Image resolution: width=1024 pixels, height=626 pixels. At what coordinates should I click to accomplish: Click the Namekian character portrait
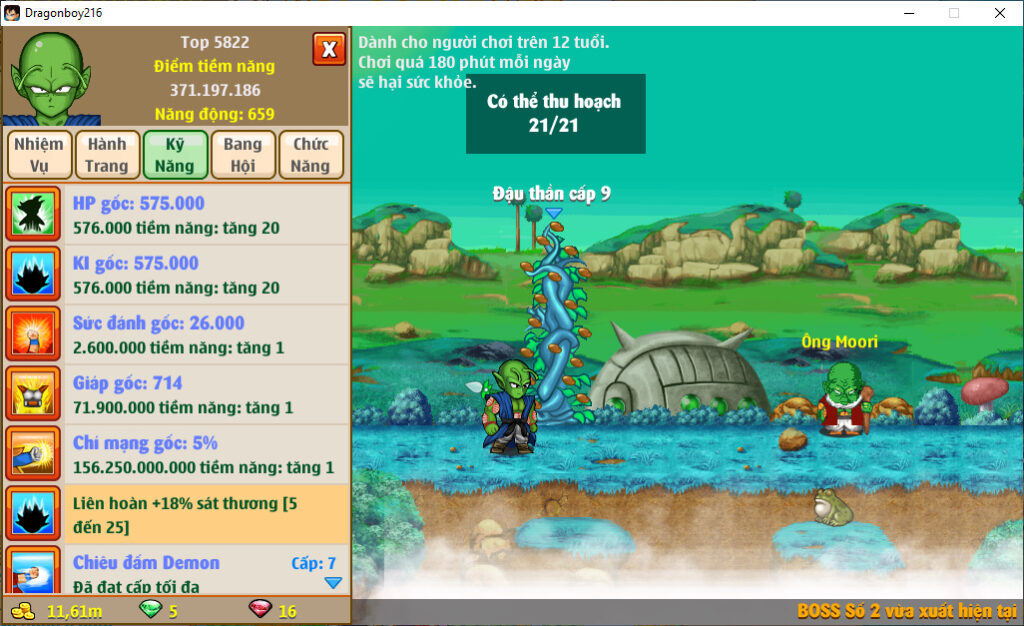pos(49,77)
